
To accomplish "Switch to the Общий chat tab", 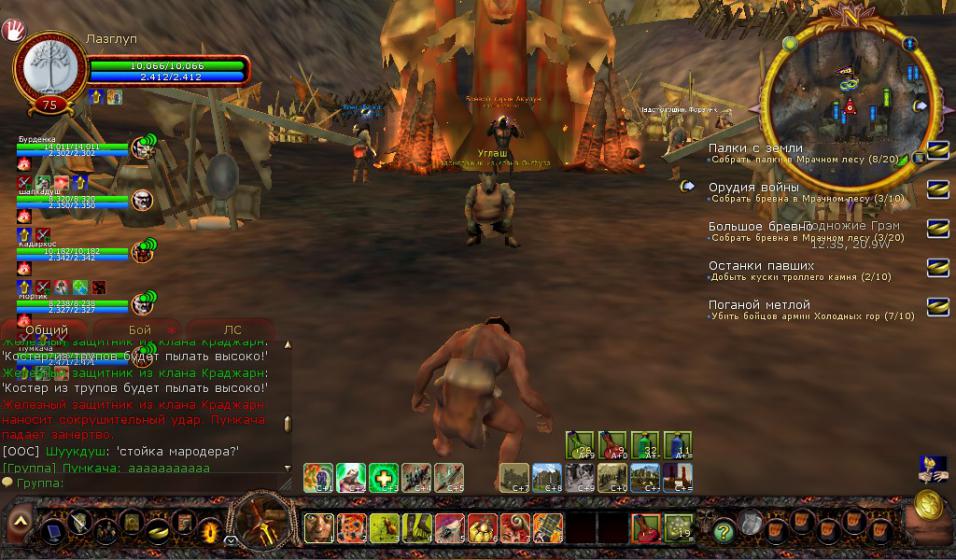I will coord(46,330).
